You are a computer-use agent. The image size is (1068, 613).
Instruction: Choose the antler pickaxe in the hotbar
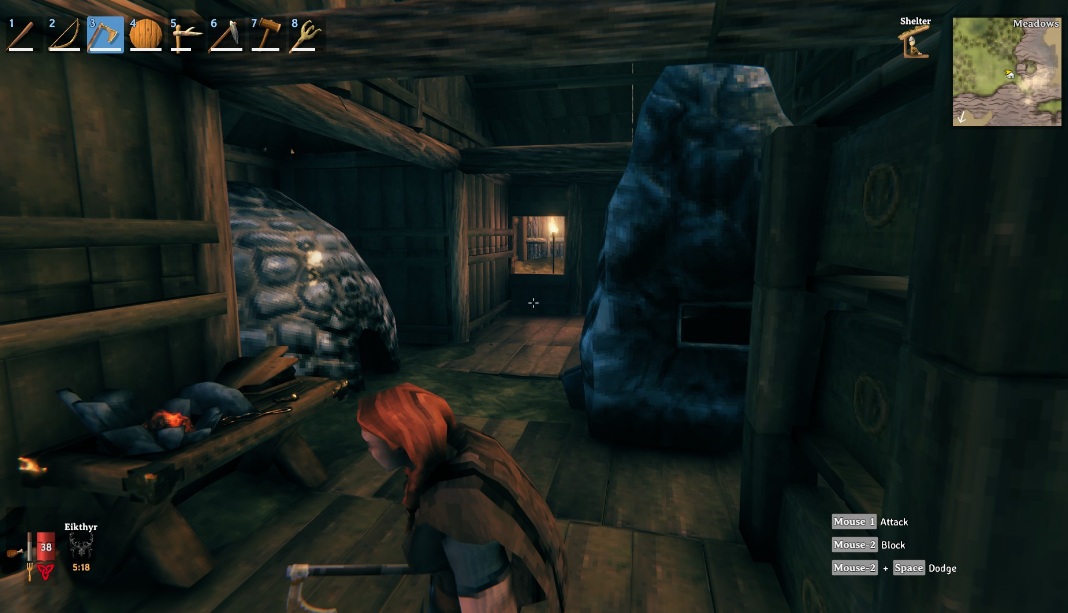pos(186,35)
